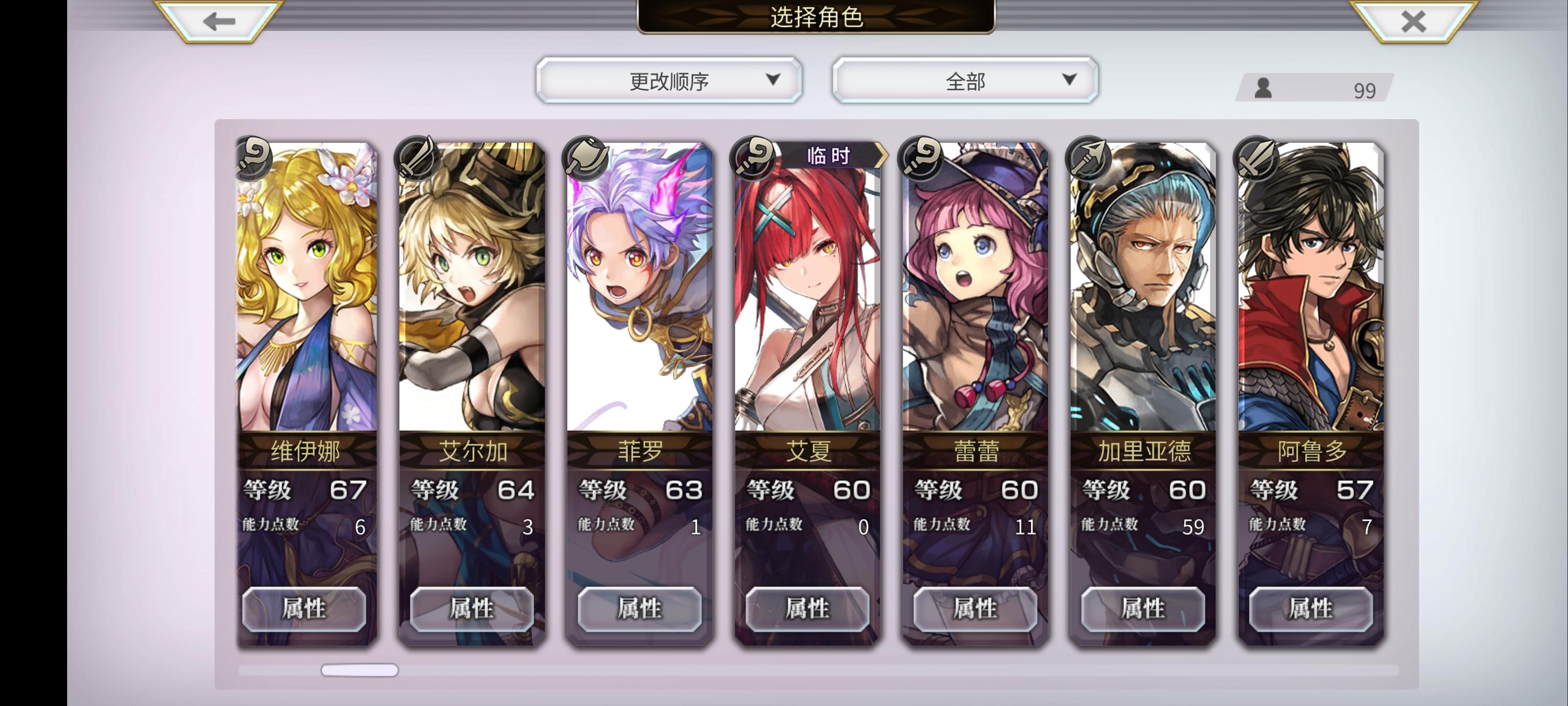Open 属性 for 阿鲁多
This screenshot has width=1568, height=706.
(1309, 608)
